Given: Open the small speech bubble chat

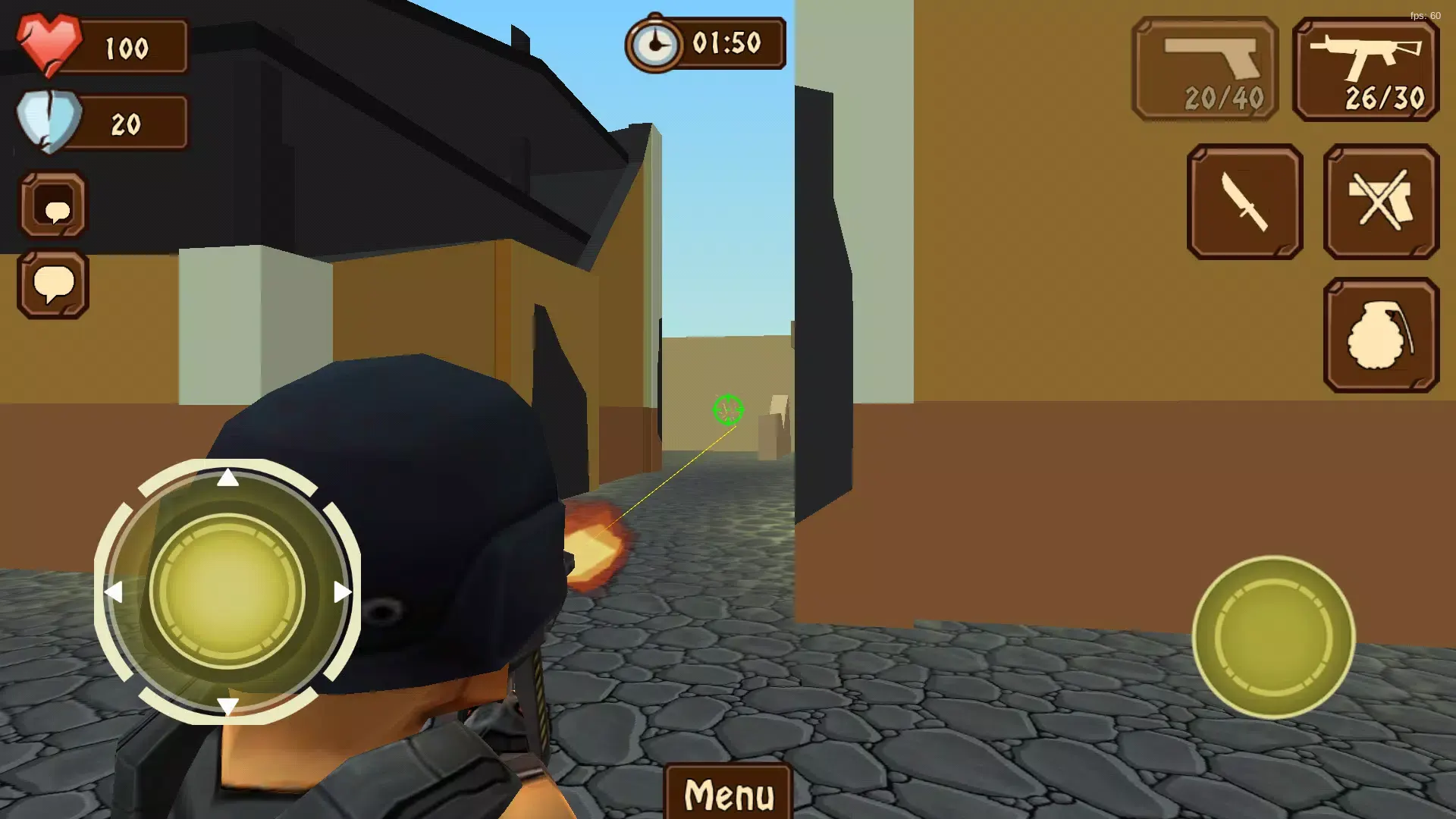Looking at the screenshot, I should (x=53, y=206).
